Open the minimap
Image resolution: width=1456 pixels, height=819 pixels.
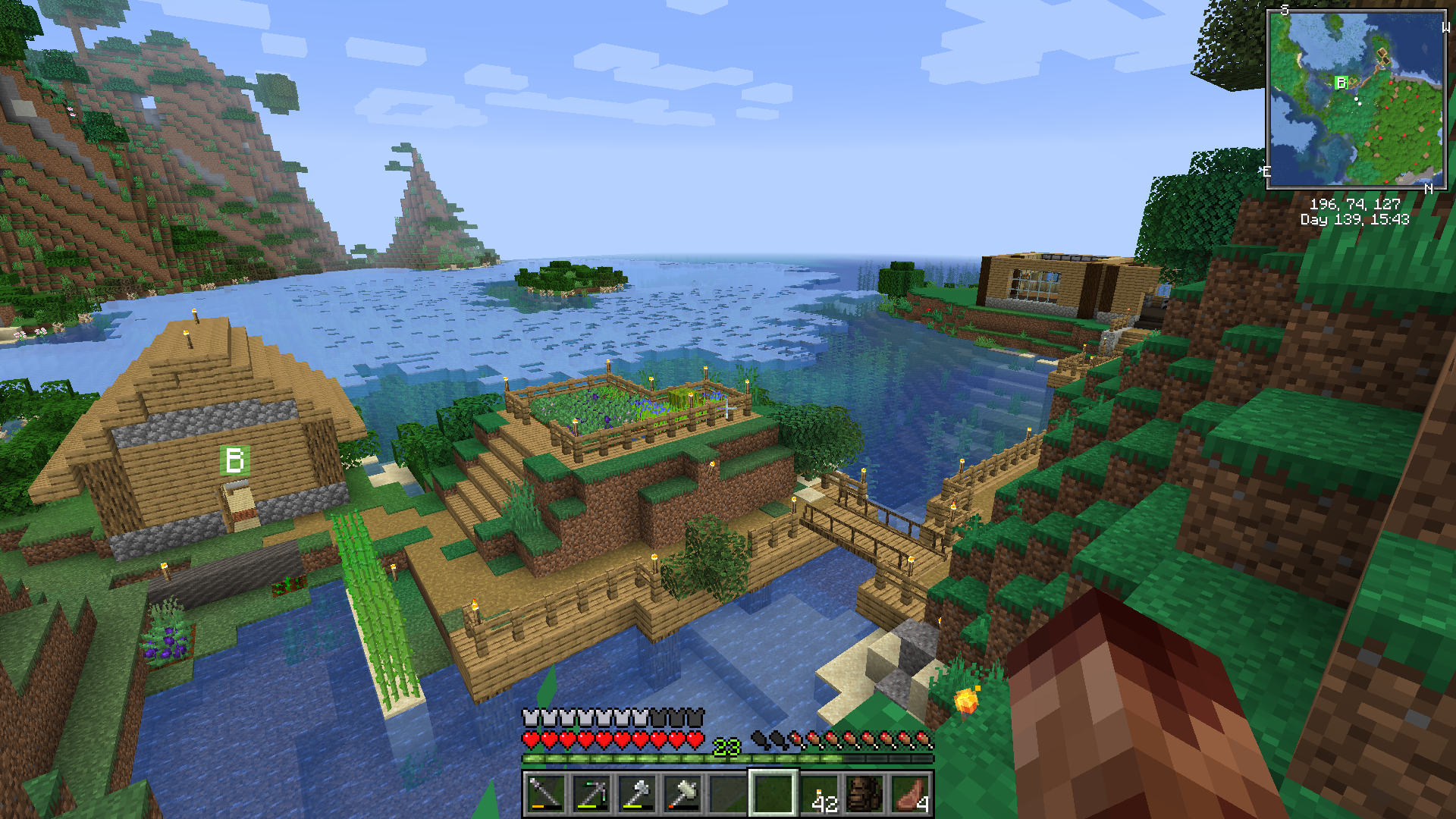(1356, 99)
